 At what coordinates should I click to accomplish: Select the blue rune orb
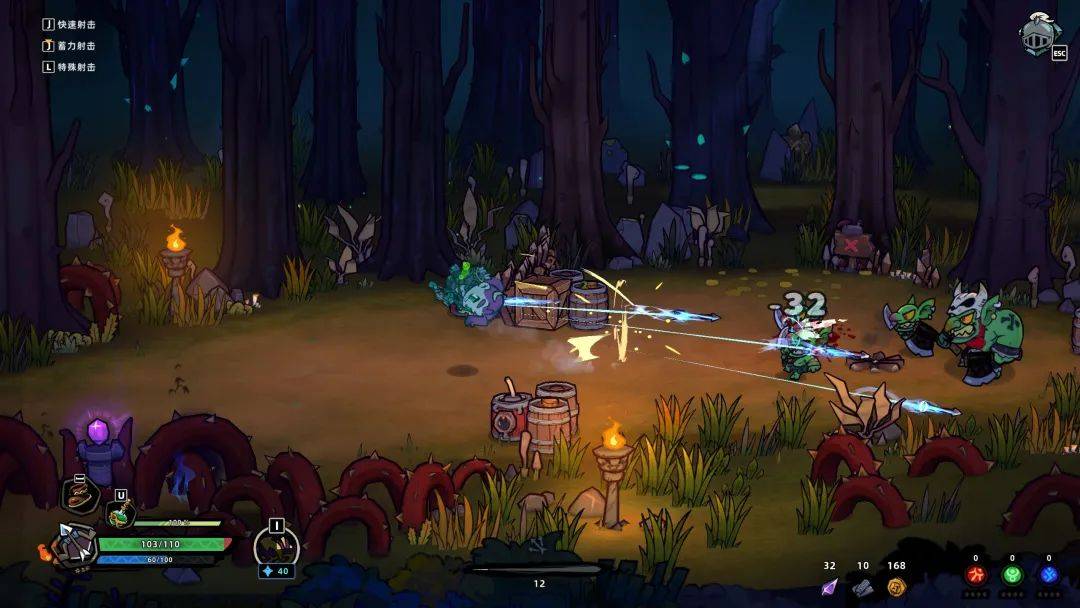click(x=1048, y=576)
